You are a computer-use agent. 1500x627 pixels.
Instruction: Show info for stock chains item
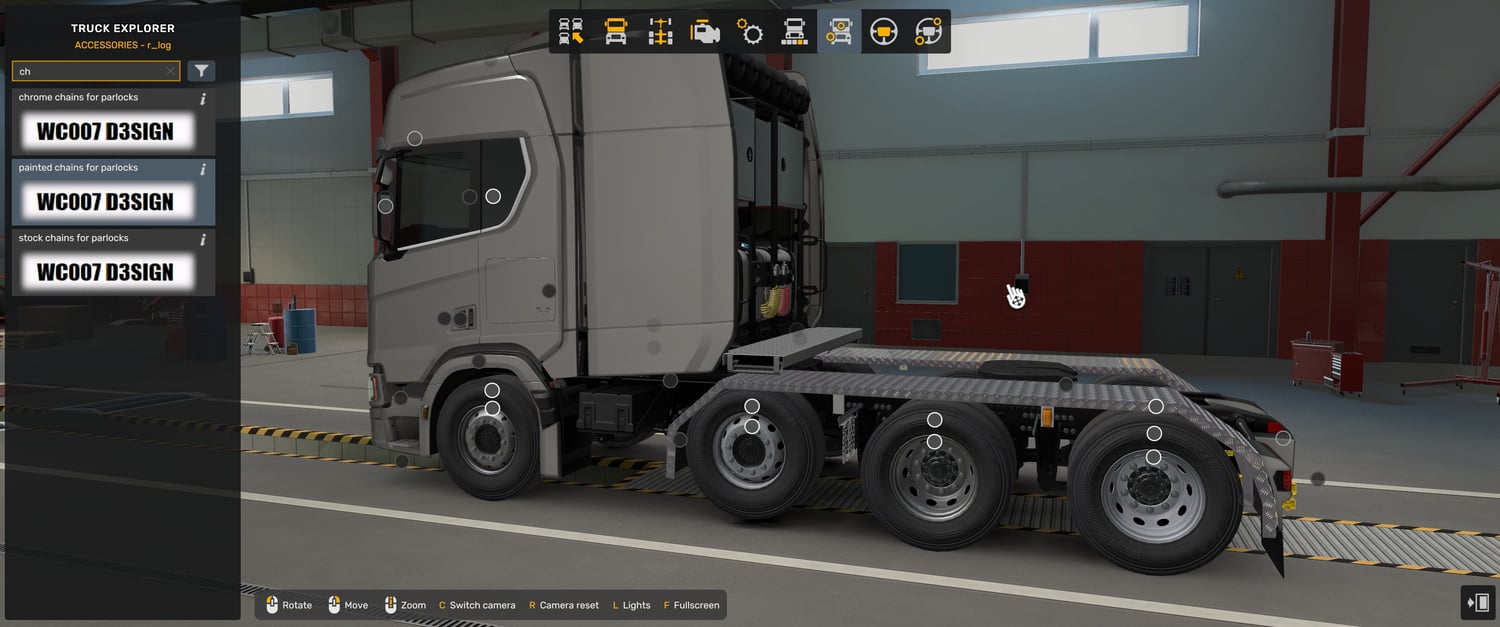coord(203,240)
